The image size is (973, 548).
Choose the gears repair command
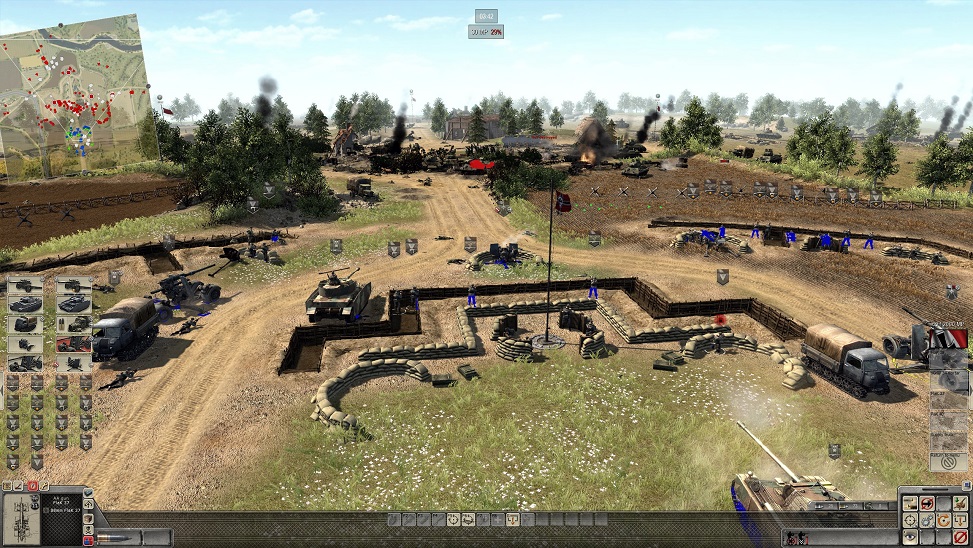click(927, 522)
